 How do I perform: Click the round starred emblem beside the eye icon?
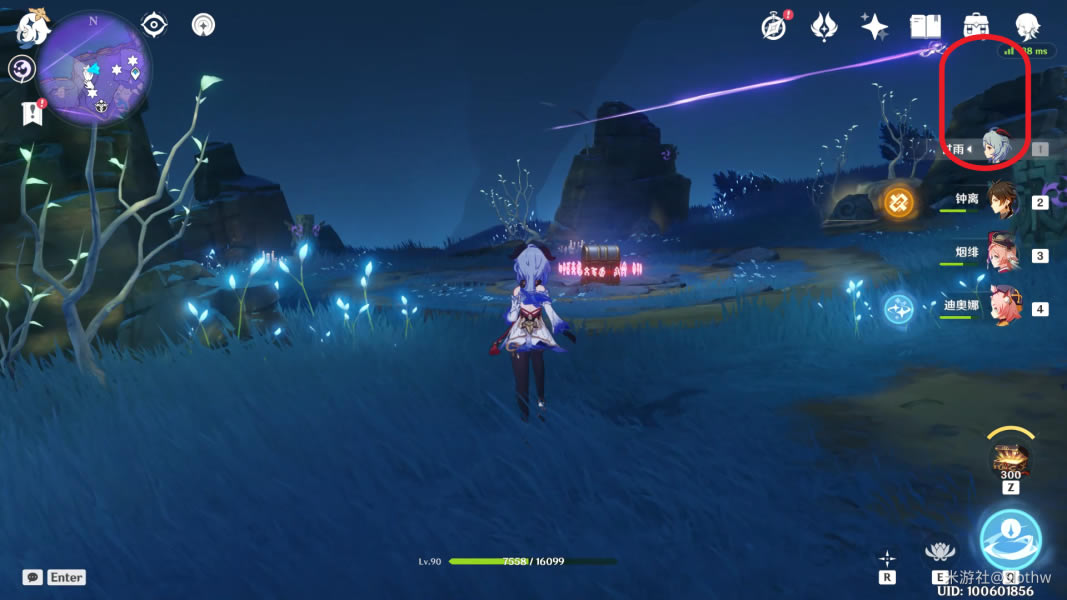(204, 24)
